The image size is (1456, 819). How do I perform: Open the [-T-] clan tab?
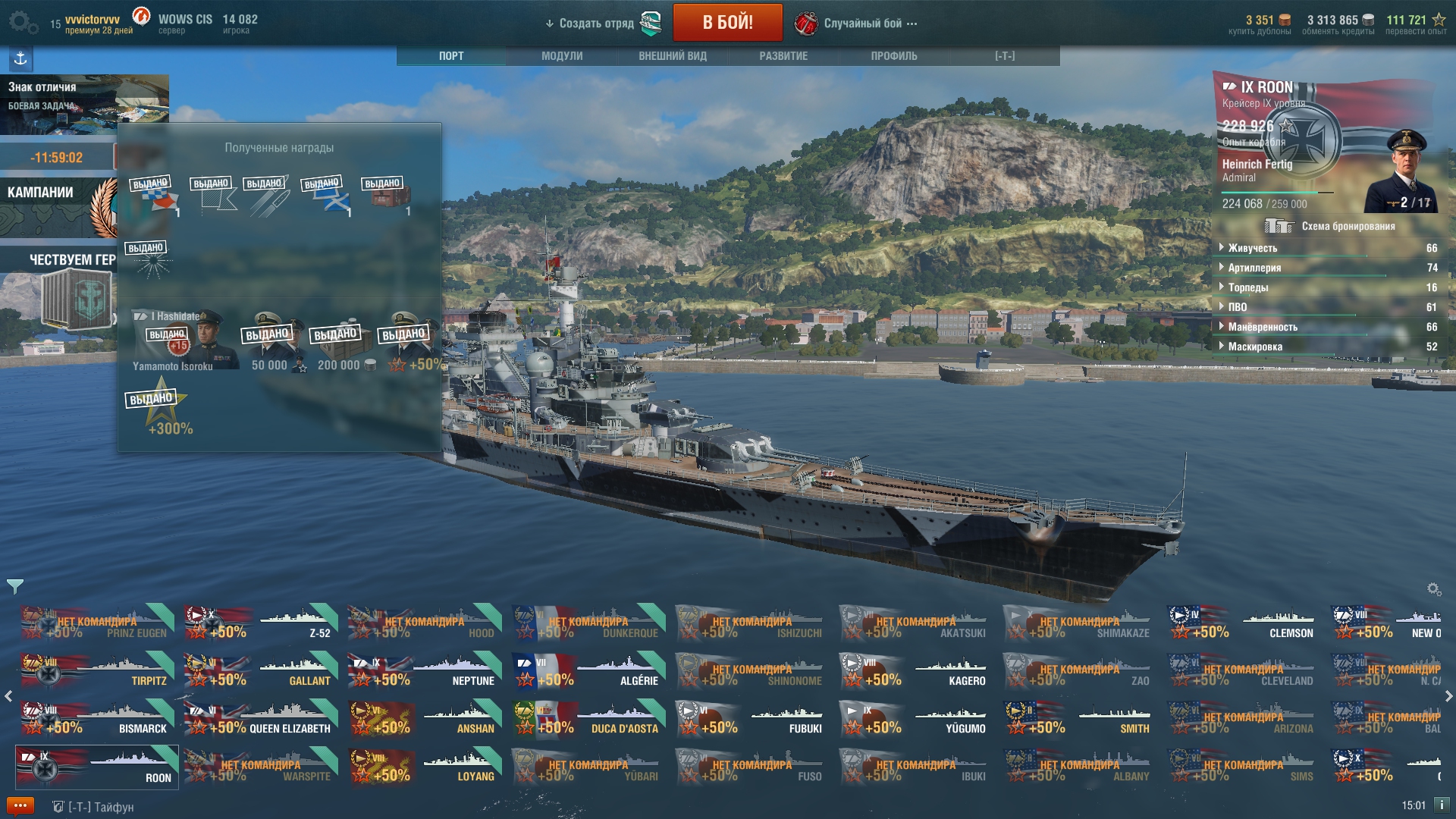[x=1005, y=56]
